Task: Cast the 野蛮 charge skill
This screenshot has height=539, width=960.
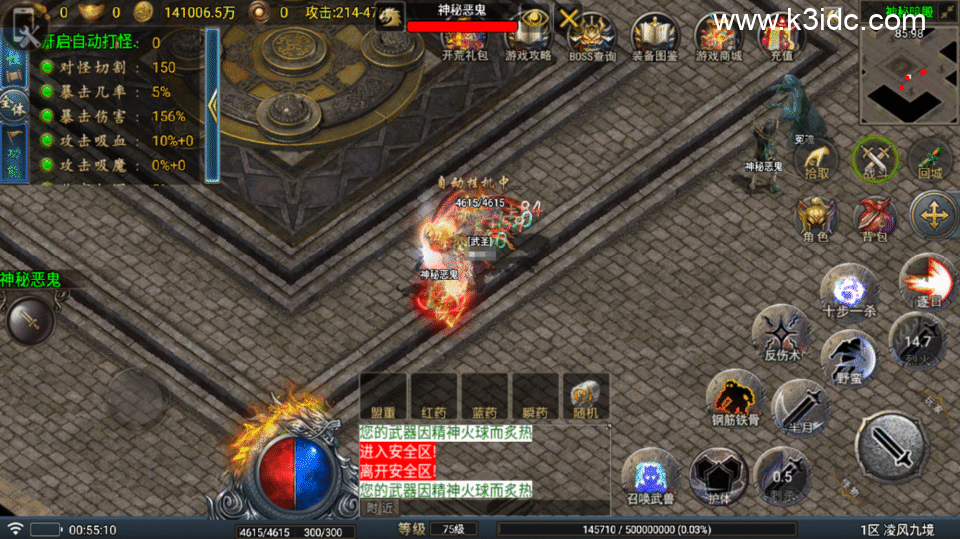Action: click(849, 359)
